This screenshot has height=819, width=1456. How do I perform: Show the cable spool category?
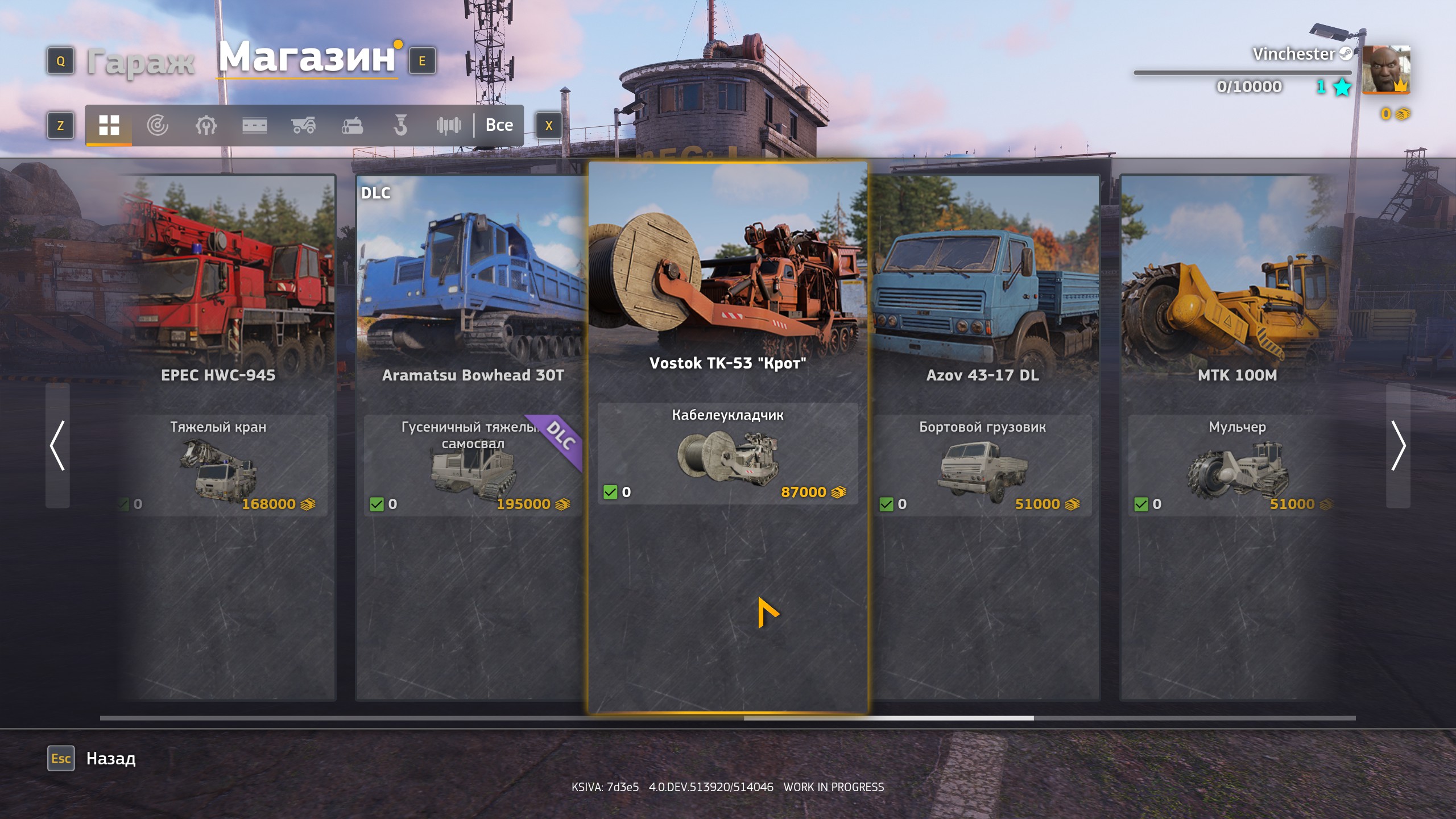[449, 125]
